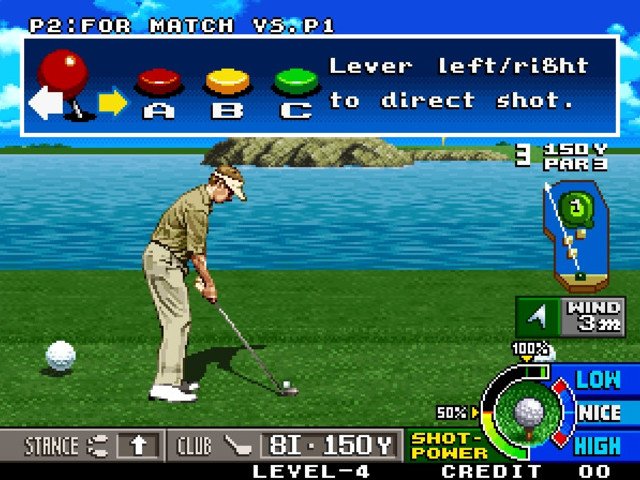Choose the LOW shot height option

598,380
